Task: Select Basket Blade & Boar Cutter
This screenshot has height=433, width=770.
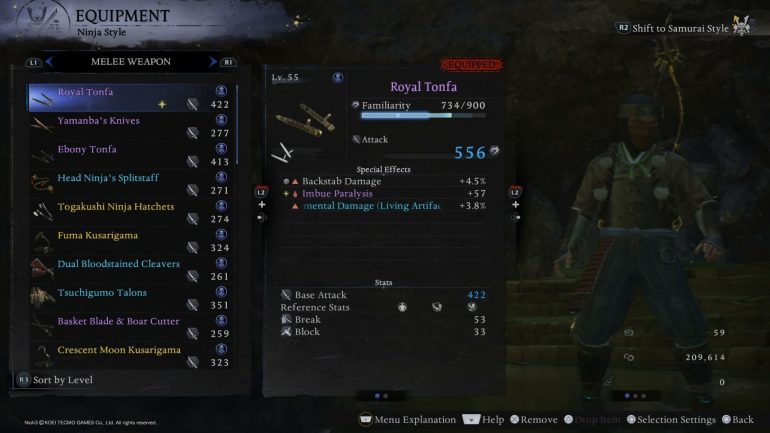Action: [x=120, y=322]
